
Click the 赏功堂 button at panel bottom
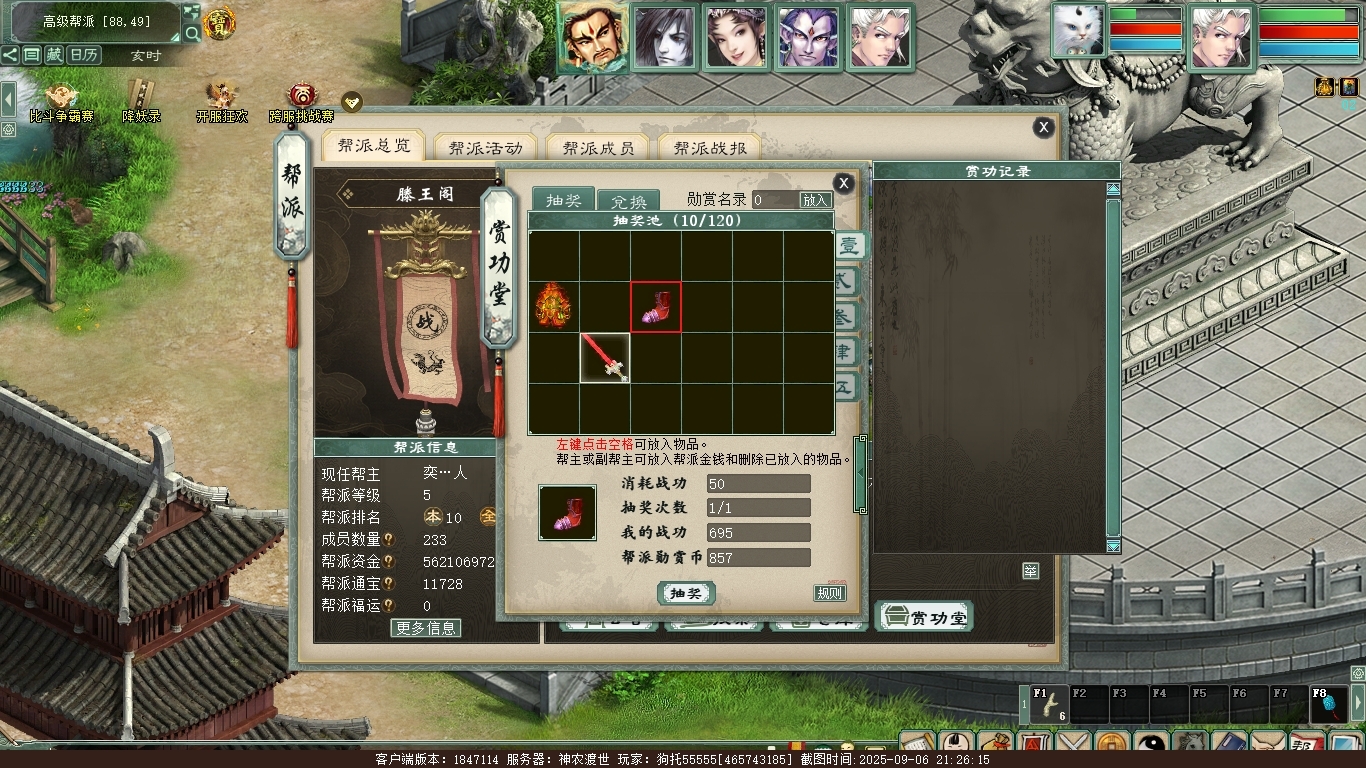[925, 617]
